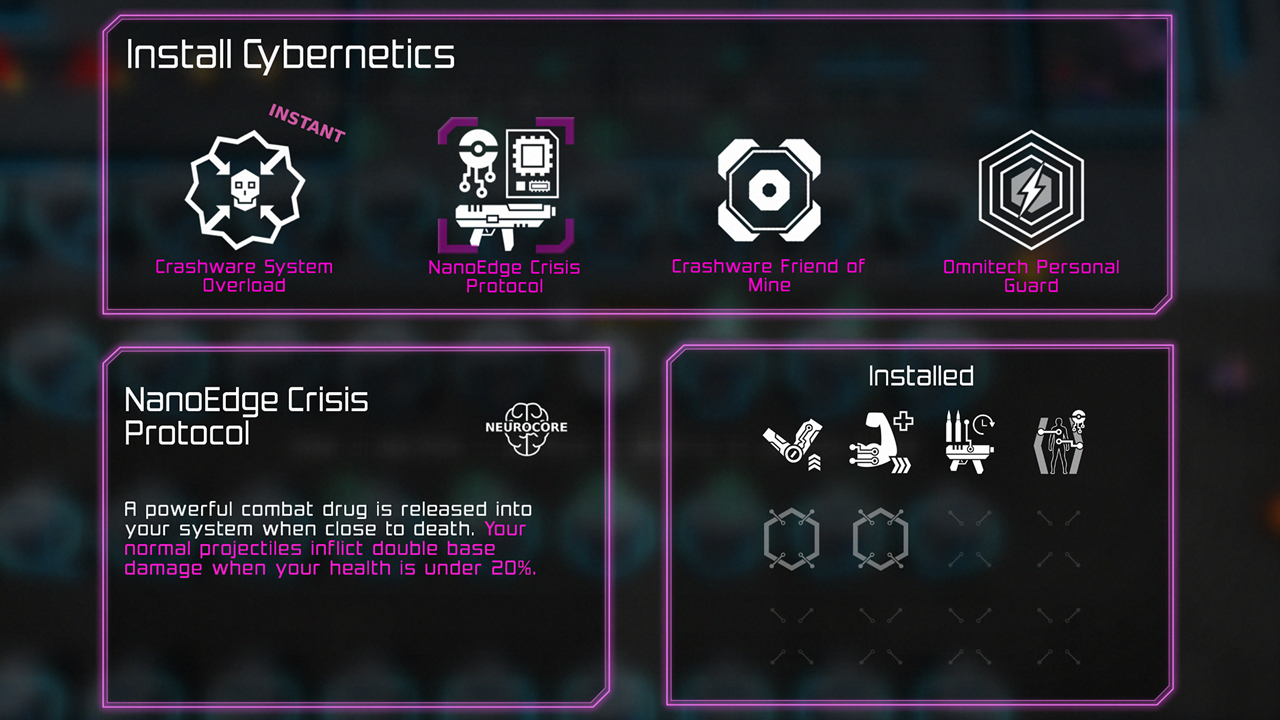Viewport: 1280px width, 720px height.
Task: Click the Omnitech Personal Guard label
Action: [1034, 275]
